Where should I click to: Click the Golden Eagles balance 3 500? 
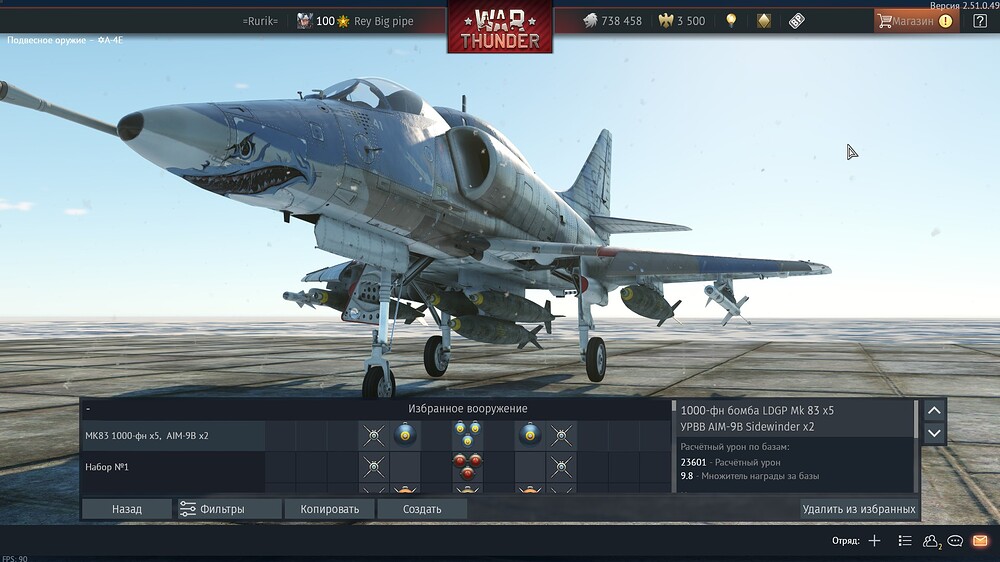681,21
